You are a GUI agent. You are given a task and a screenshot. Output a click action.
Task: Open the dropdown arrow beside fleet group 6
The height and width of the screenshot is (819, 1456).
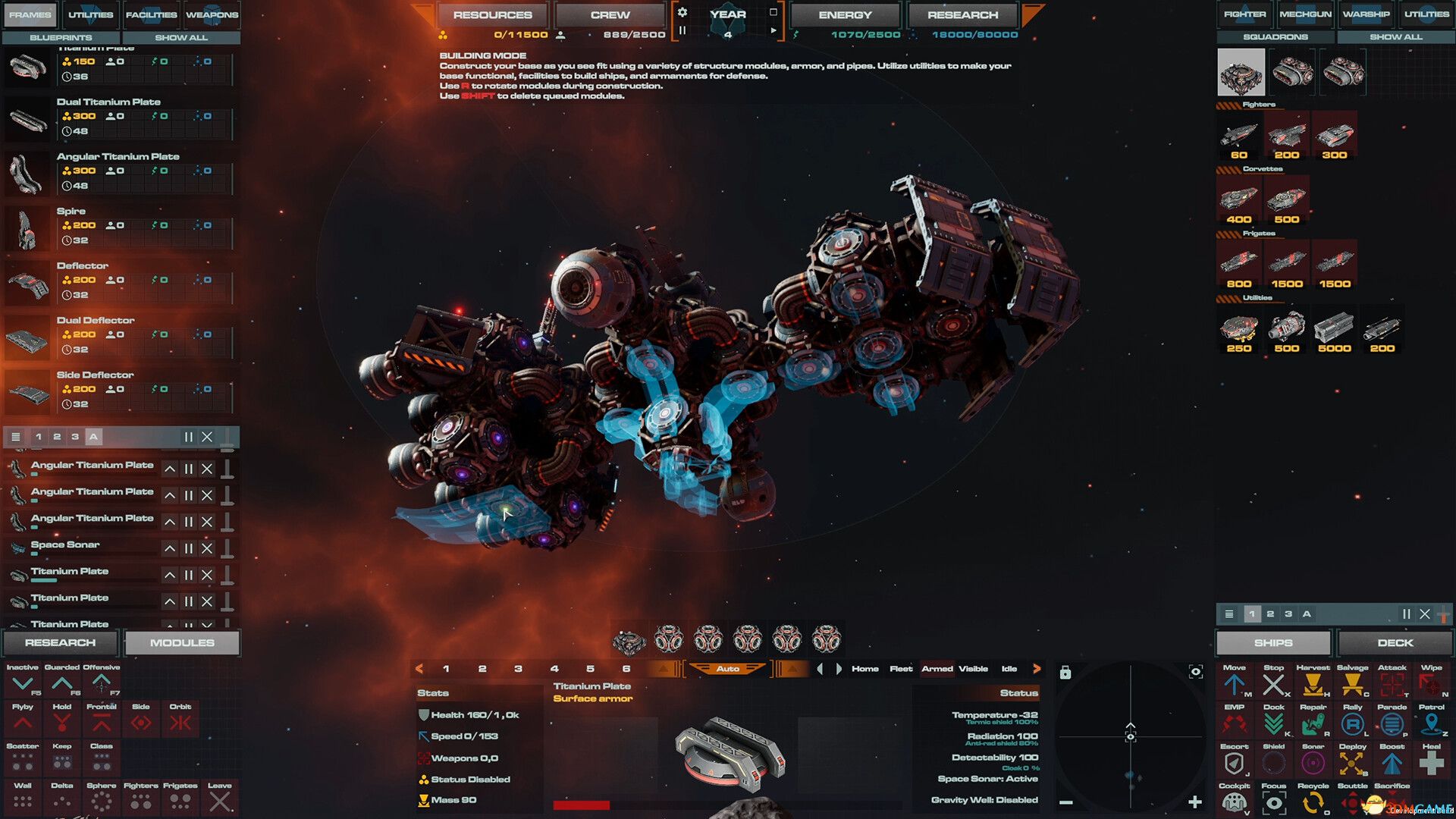click(x=664, y=669)
